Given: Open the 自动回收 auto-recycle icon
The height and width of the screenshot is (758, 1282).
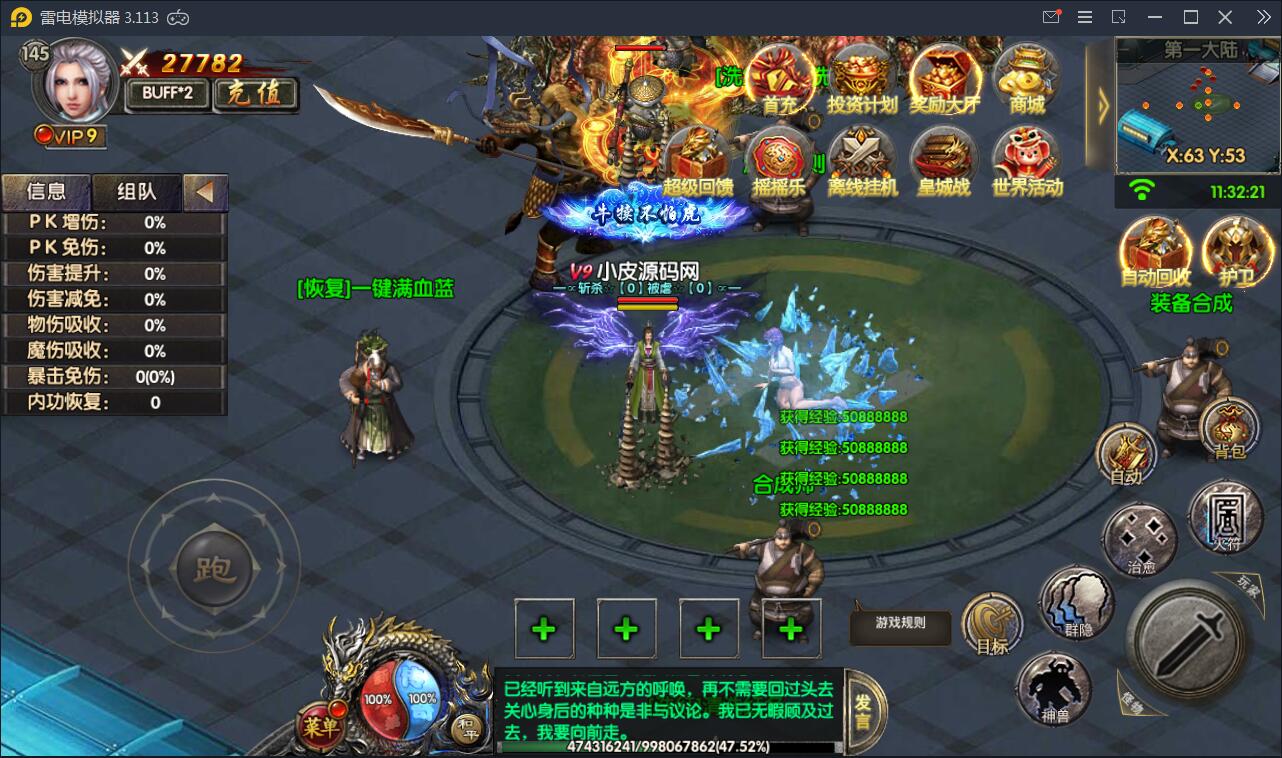Looking at the screenshot, I should pos(1156,247).
